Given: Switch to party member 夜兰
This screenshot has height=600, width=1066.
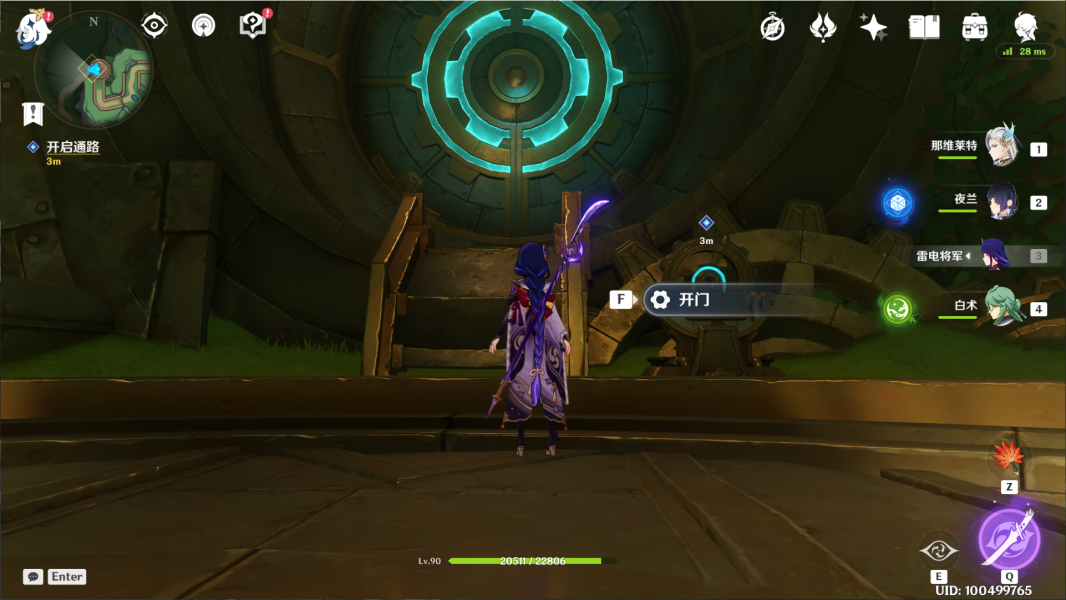Looking at the screenshot, I should pyautogui.click(x=1001, y=200).
